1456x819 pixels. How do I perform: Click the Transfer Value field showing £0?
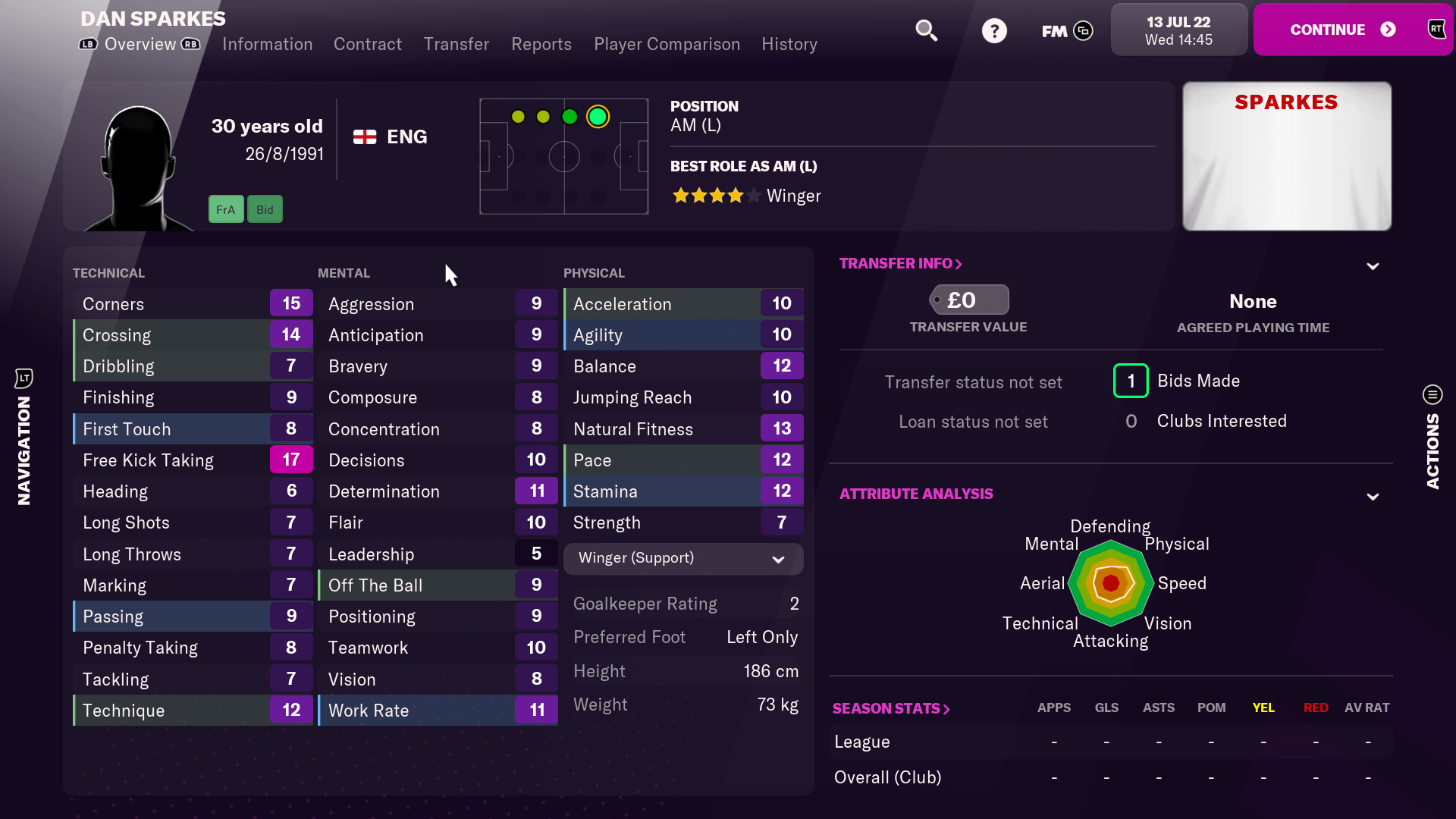point(968,300)
